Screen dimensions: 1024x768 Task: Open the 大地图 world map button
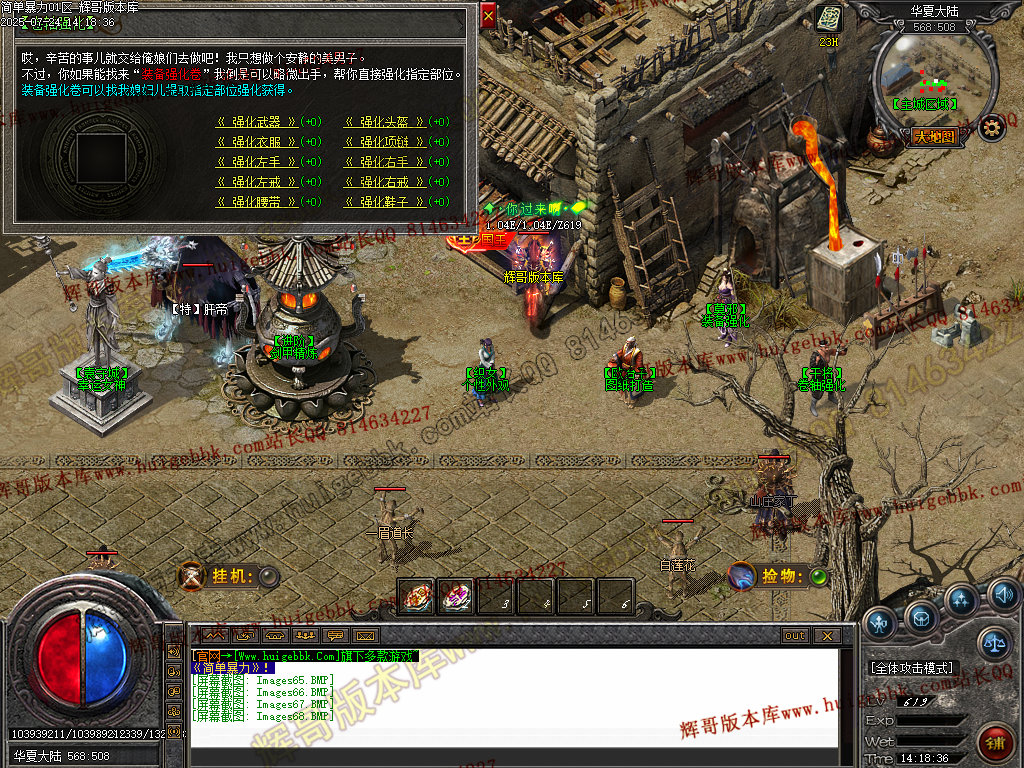tap(934, 136)
